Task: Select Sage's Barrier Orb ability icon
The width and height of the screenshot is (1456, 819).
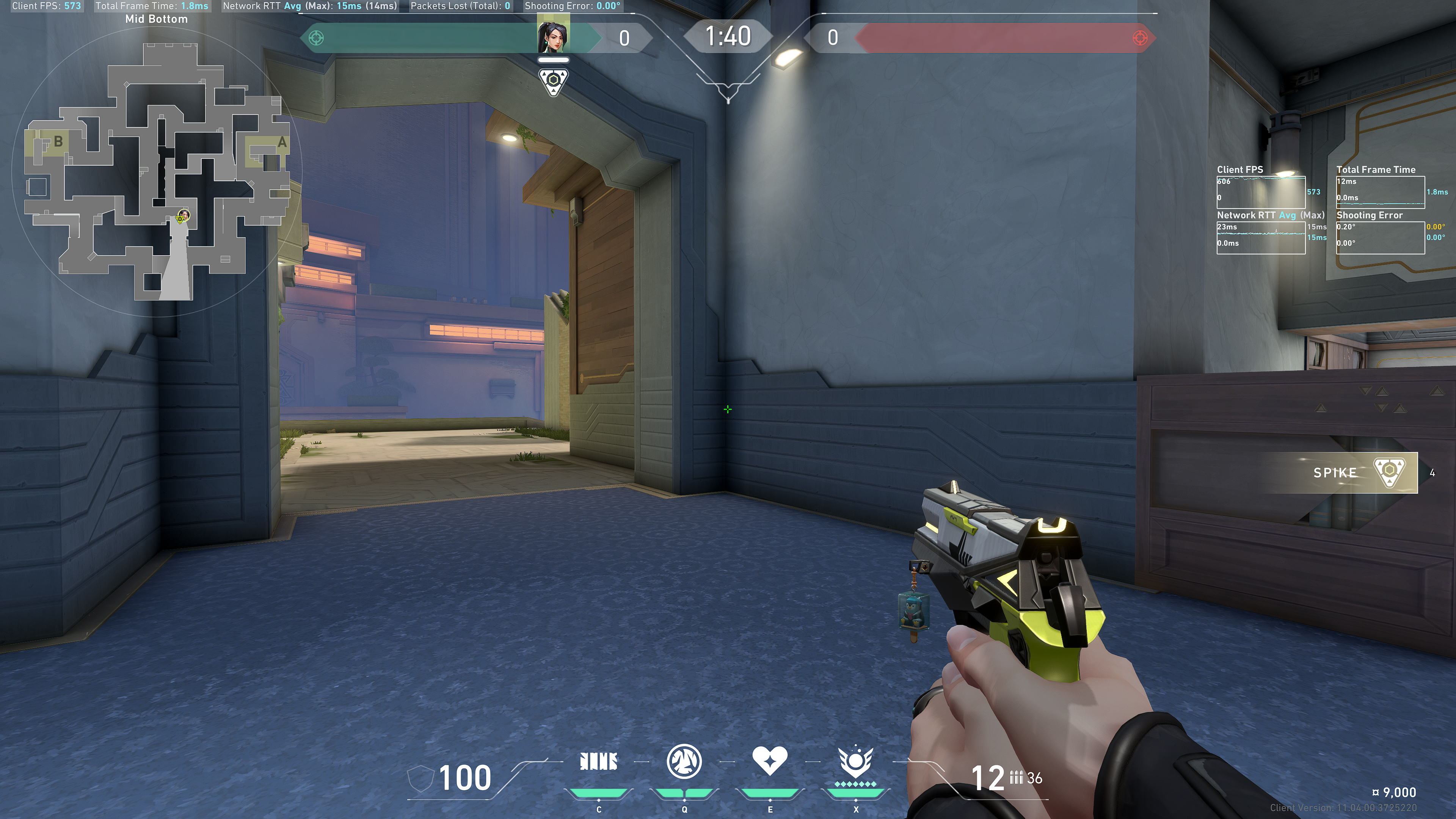Action: 599,762
